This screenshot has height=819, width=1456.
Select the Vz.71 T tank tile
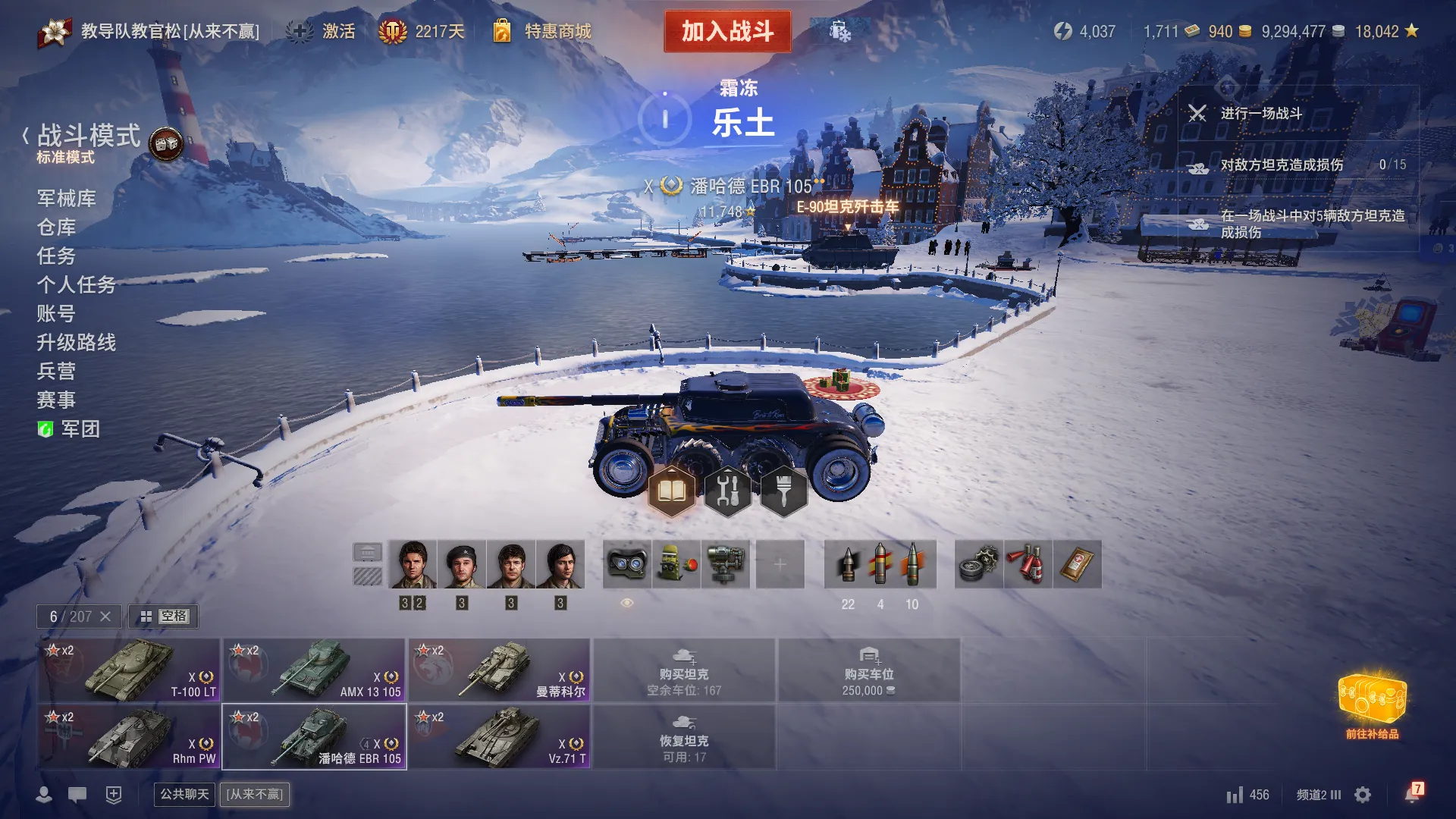pyautogui.click(x=500, y=737)
